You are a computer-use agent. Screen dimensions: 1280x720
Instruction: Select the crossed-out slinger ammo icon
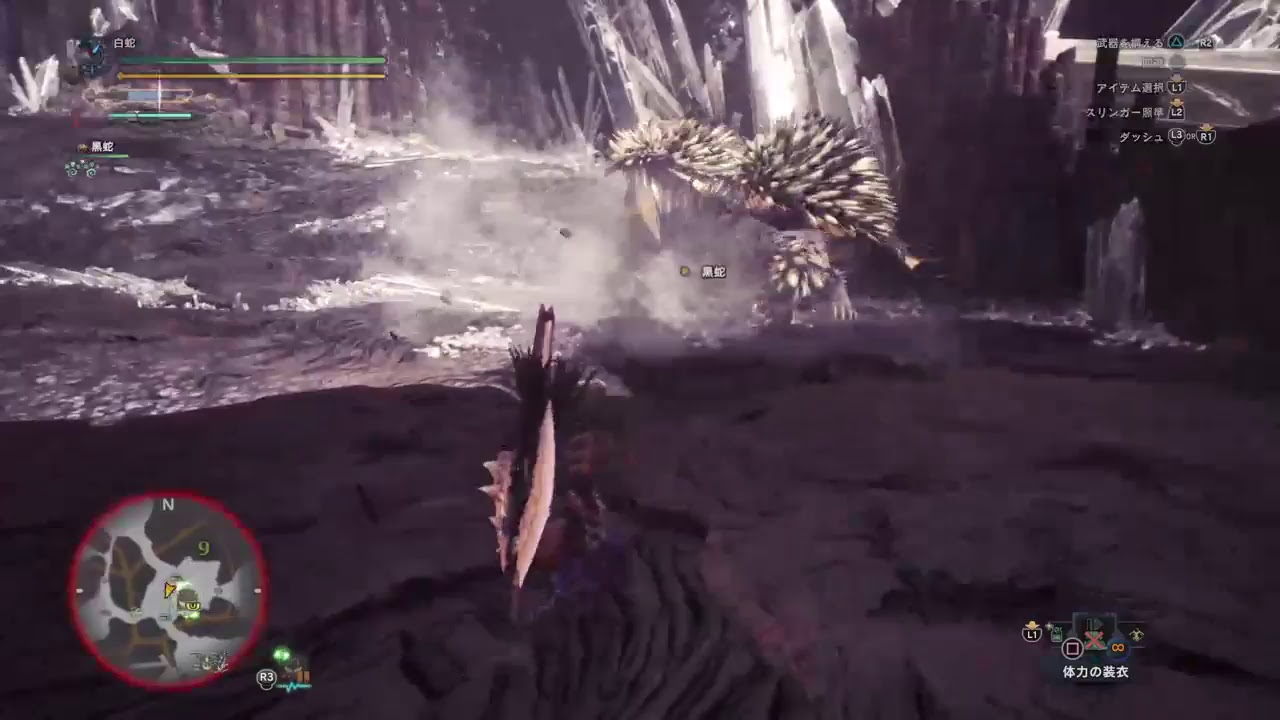[x=1094, y=641]
